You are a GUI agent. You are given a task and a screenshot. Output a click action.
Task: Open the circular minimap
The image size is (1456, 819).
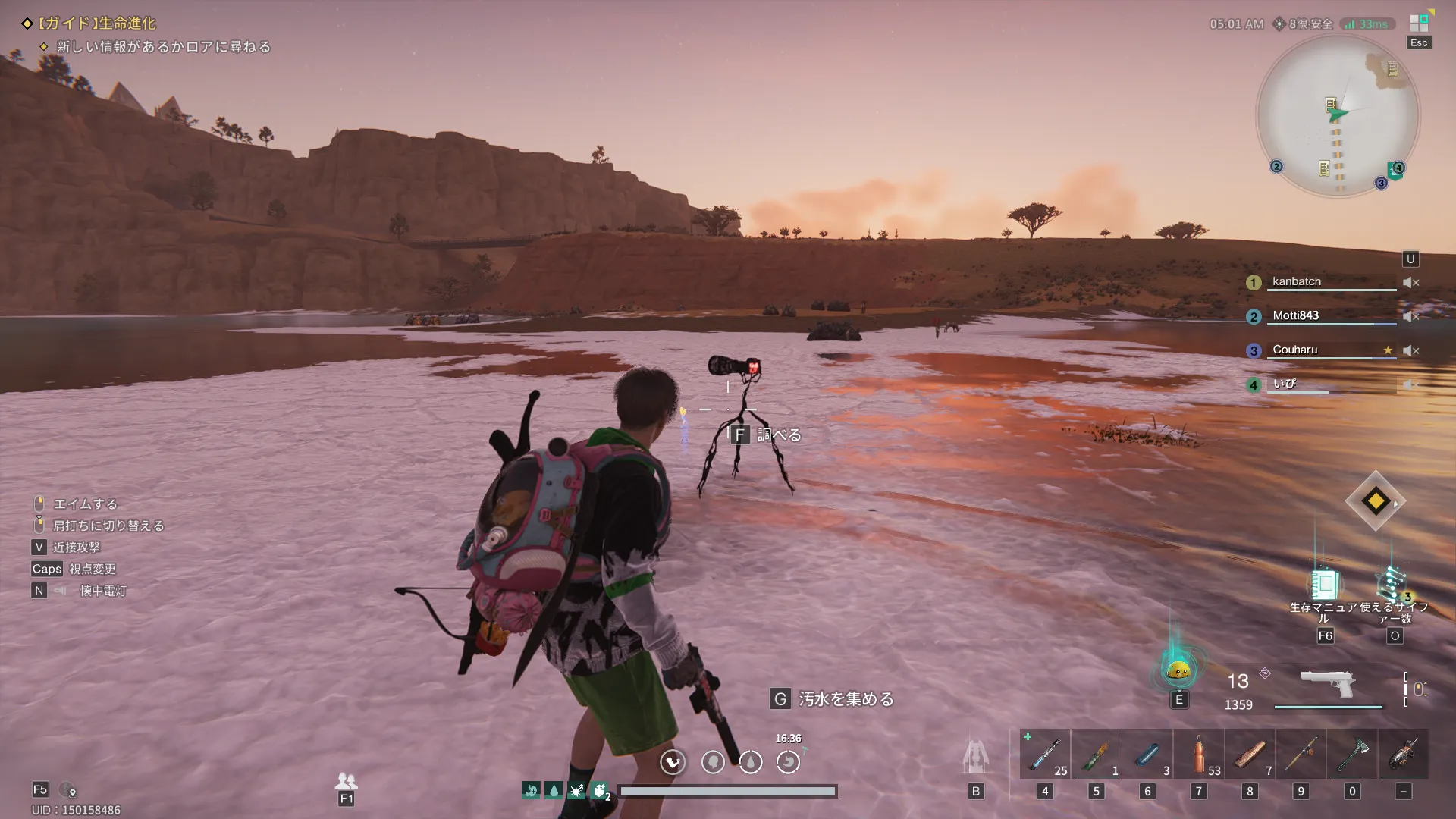1338,116
